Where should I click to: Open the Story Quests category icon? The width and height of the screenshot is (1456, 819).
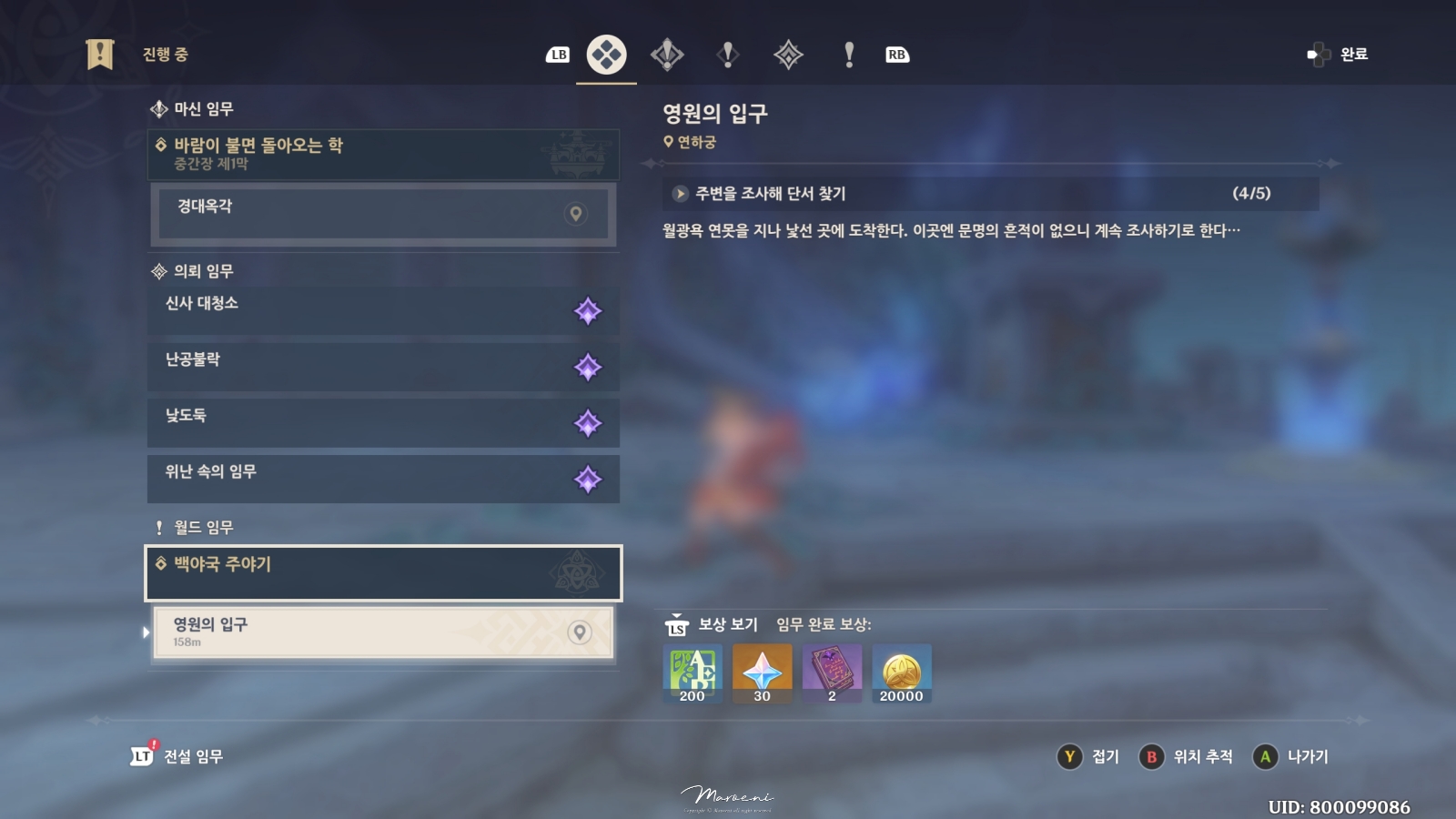pos(725,55)
